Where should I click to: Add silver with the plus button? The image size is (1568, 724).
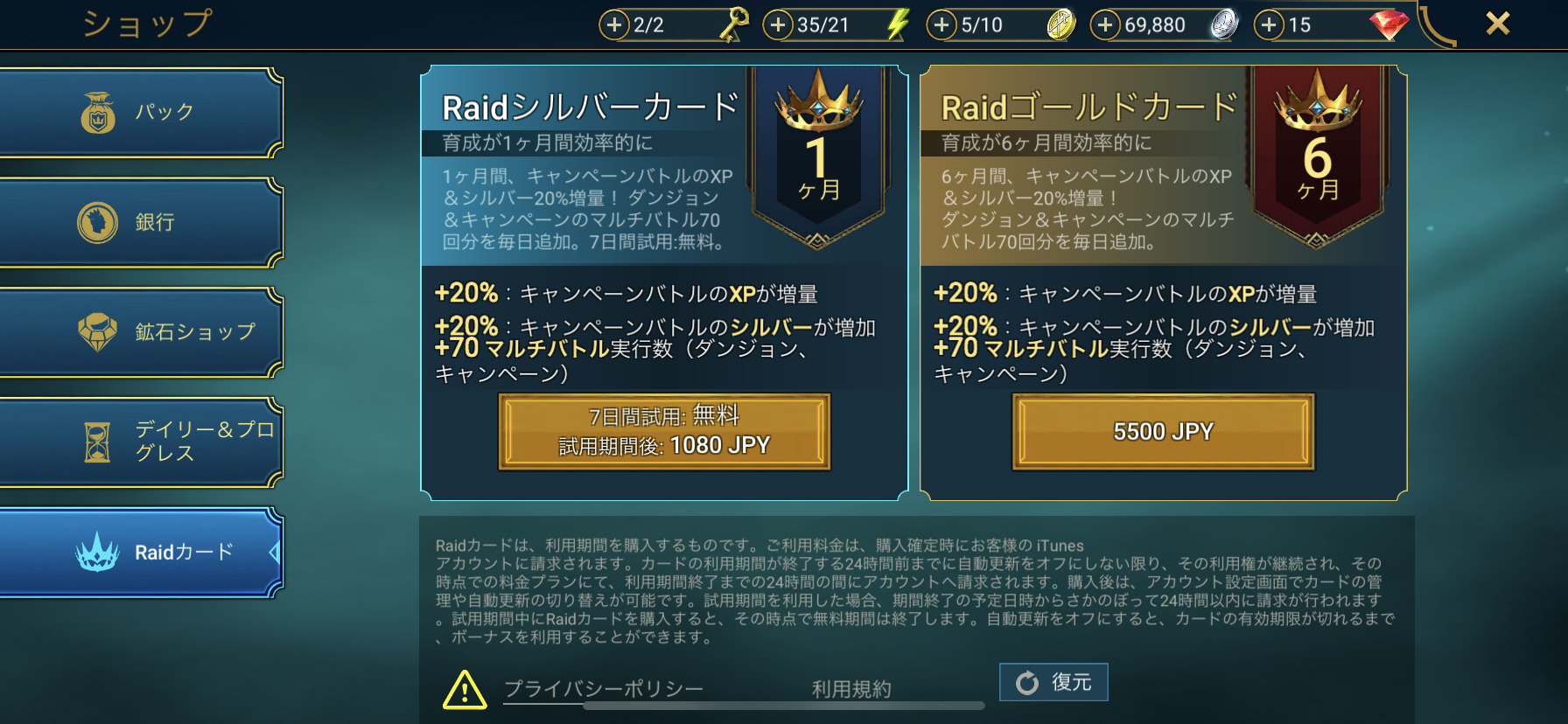(1105, 25)
